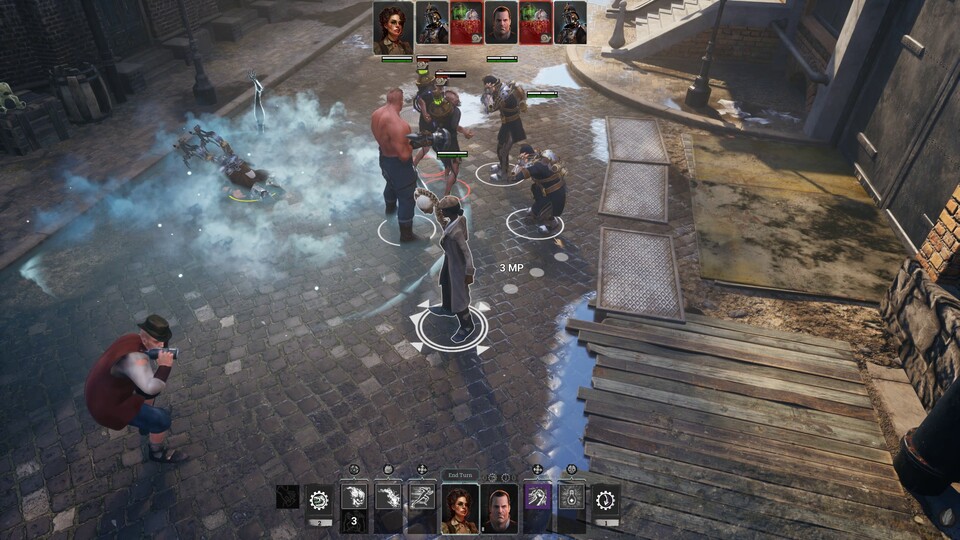Use the flask potion ability

pos(571,498)
